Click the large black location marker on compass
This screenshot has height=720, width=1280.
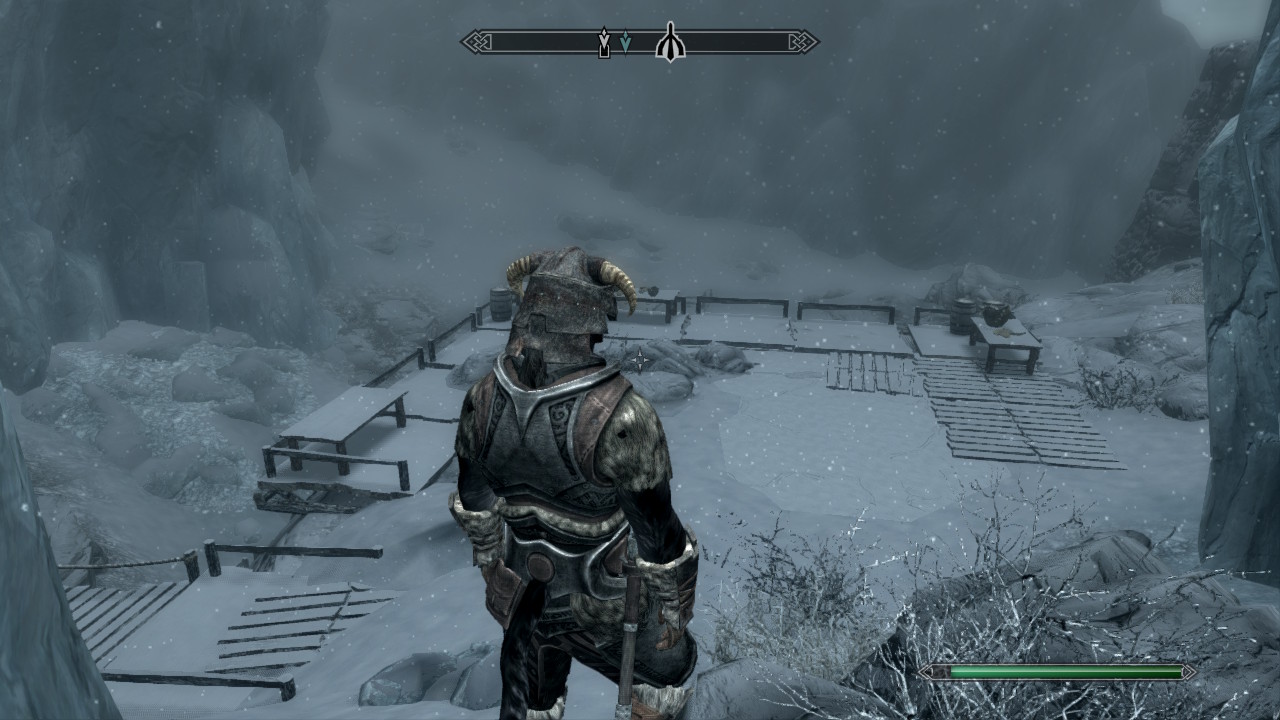click(x=669, y=42)
